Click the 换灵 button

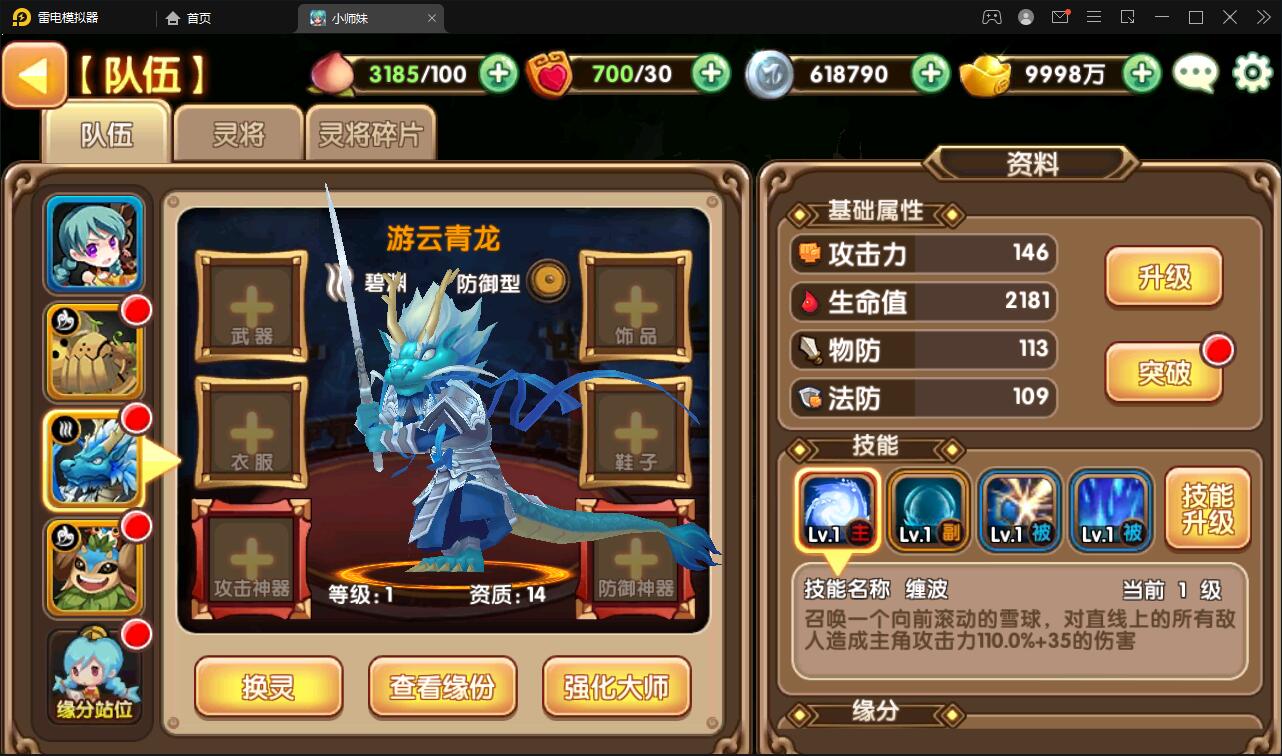268,687
